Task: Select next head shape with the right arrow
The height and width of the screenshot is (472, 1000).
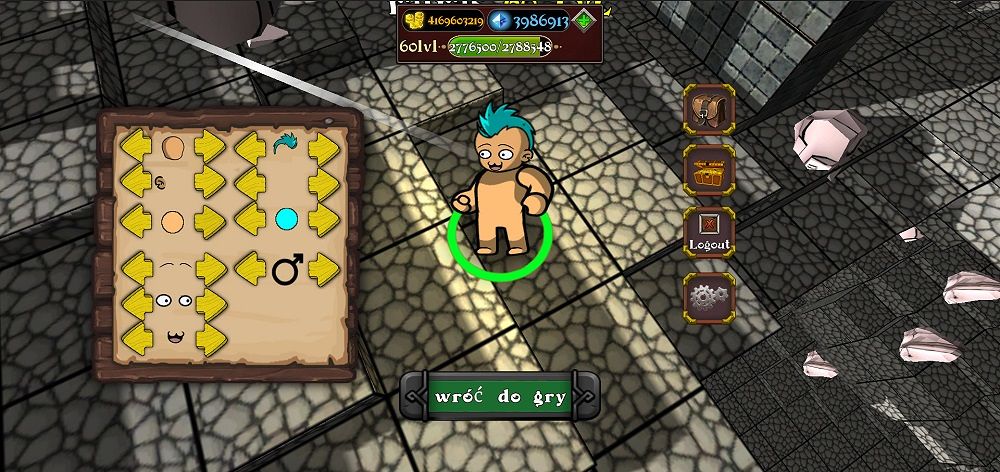Action: (210, 147)
